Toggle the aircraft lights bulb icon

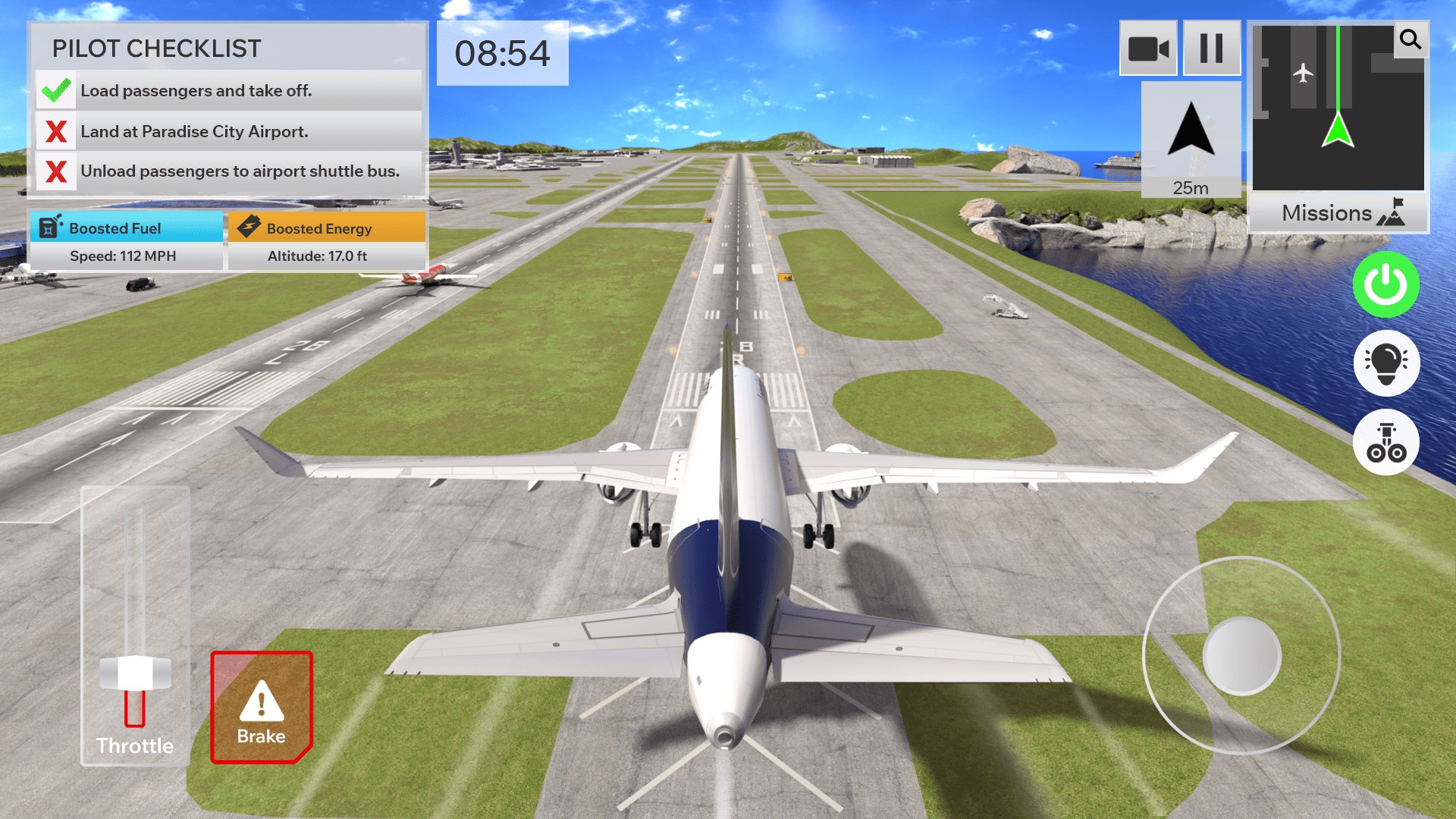(1387, 363)
